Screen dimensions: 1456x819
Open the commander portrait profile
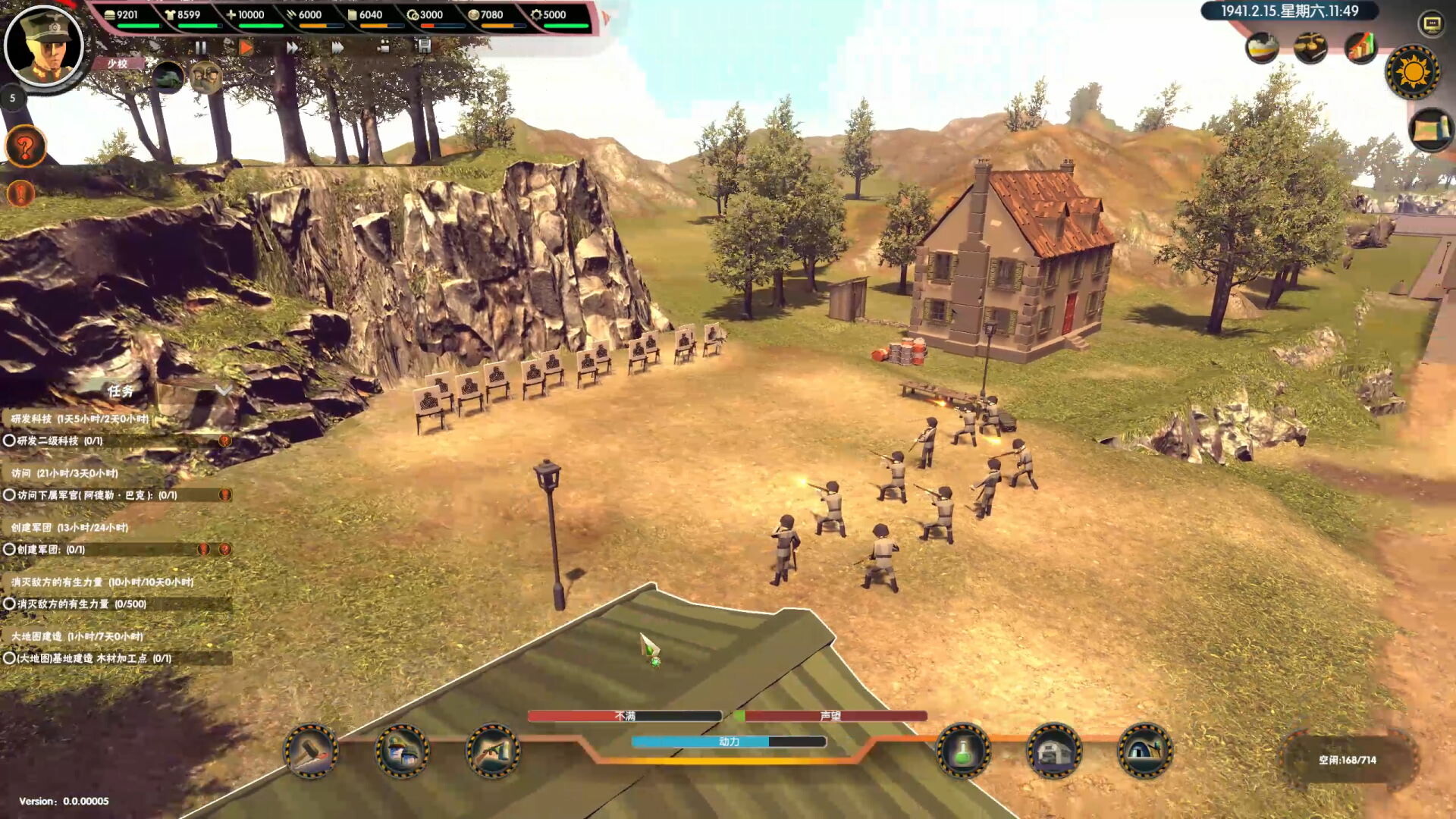tap(44, 45)
